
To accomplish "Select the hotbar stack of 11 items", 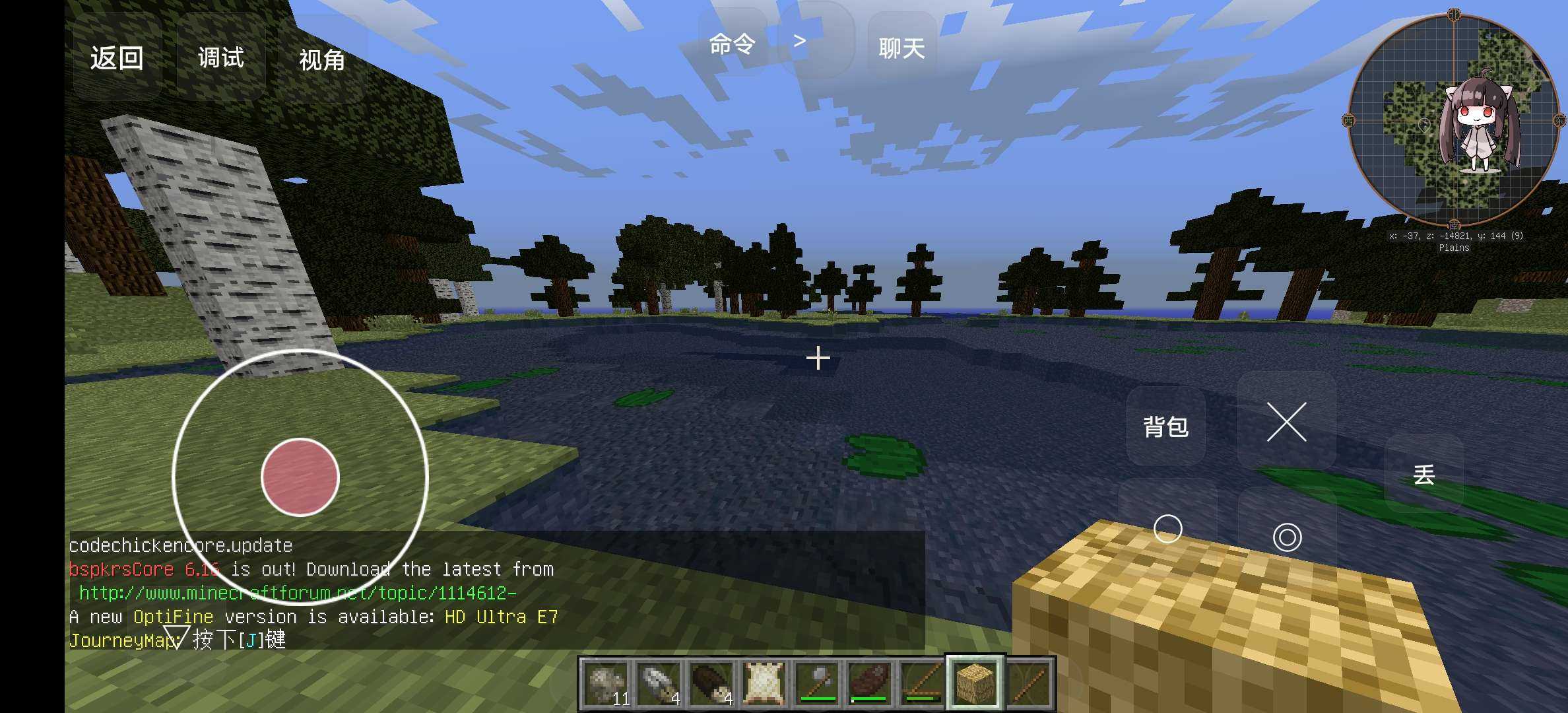I will pos(606,683).
